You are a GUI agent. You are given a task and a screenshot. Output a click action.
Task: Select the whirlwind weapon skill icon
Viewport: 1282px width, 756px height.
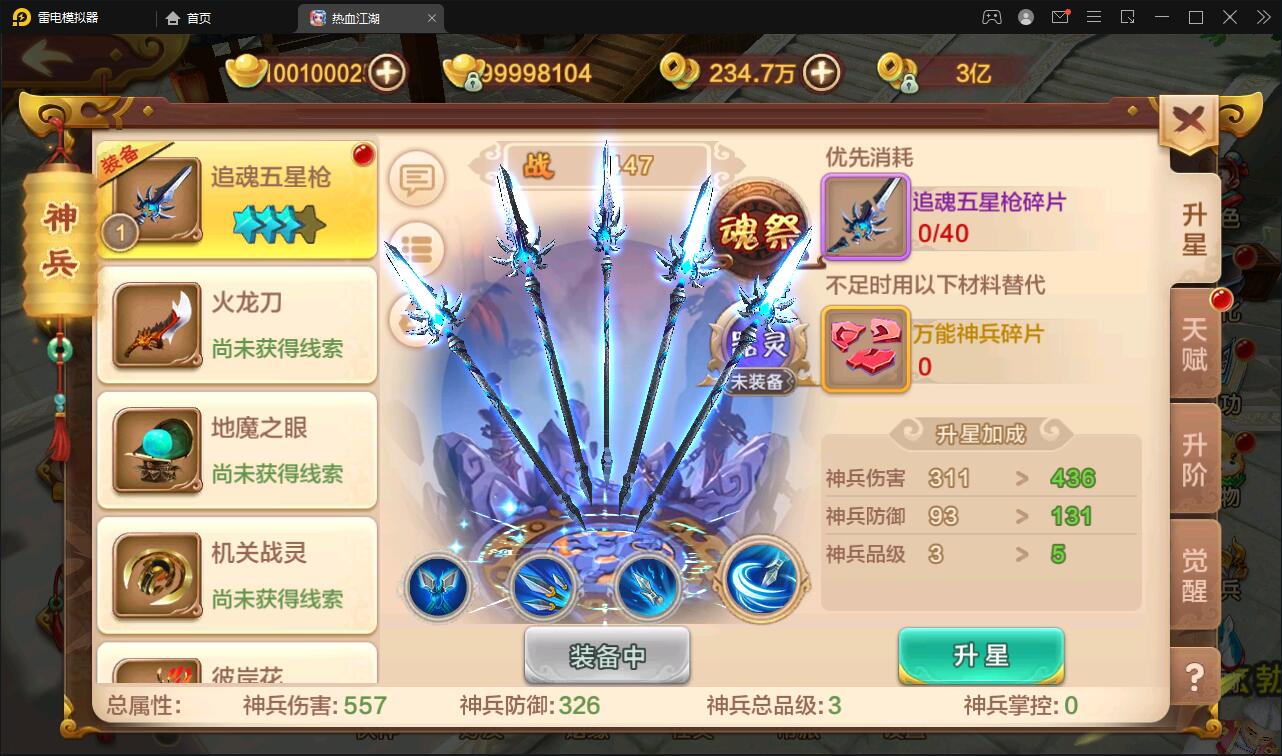pyautogui.click(x=762, y=588)
